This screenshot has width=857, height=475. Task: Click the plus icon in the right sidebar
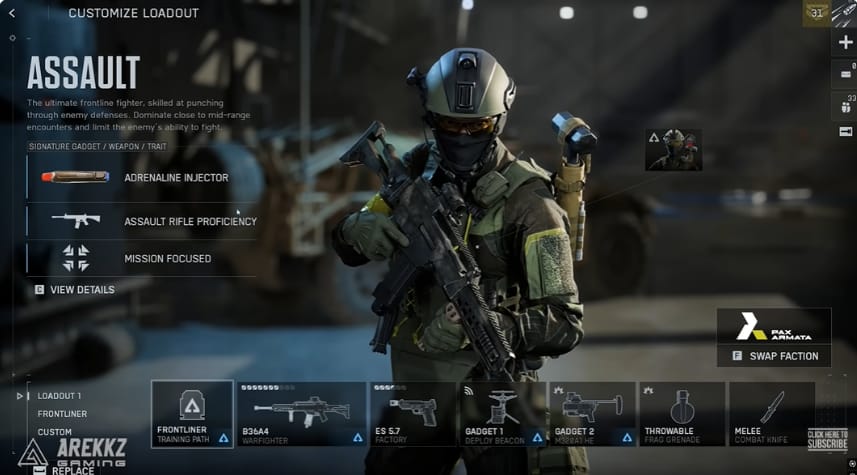[x=846, y=42]
